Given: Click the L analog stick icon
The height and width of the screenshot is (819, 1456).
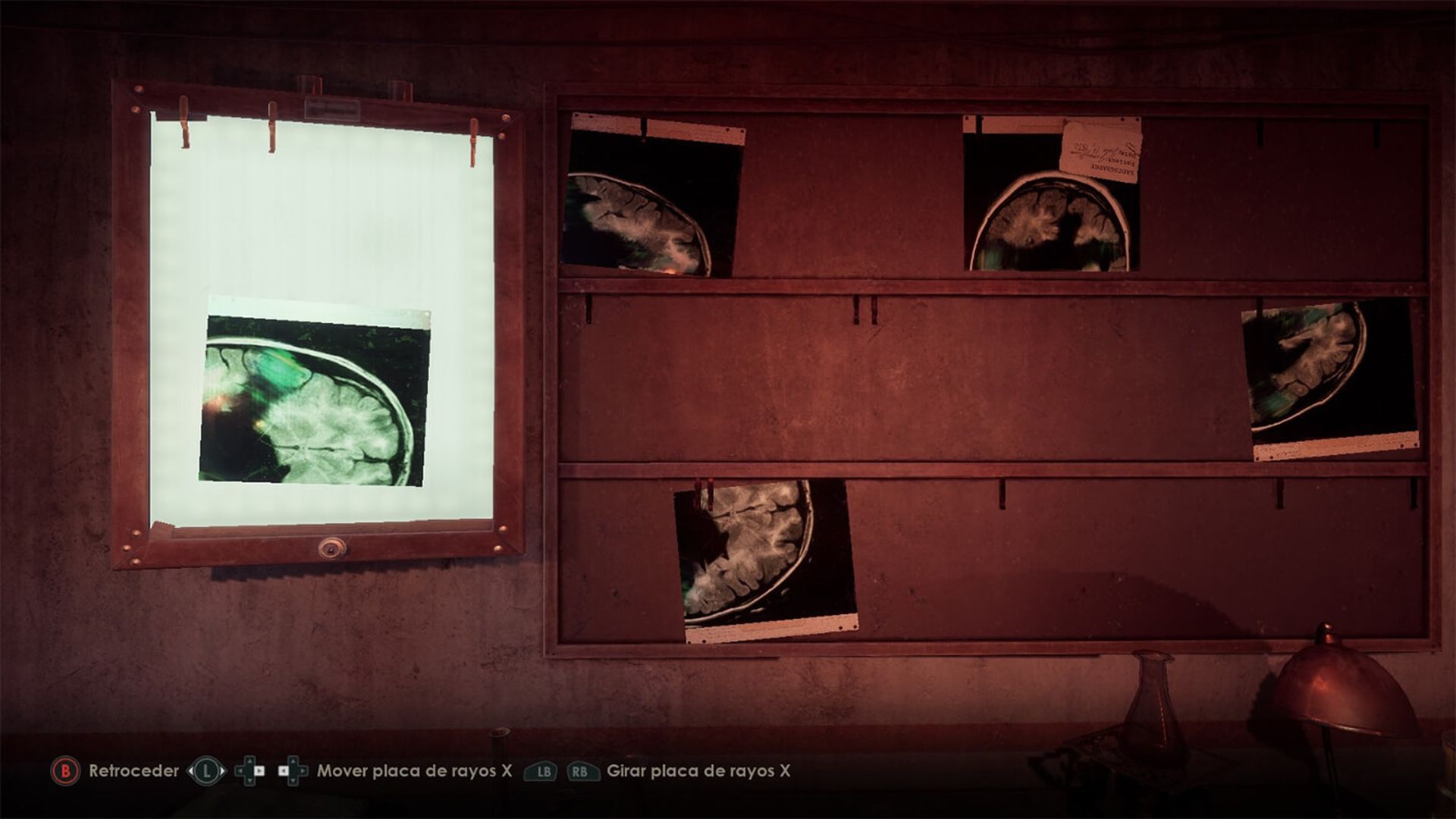Looking at the screenshot, I should [206, 770].
